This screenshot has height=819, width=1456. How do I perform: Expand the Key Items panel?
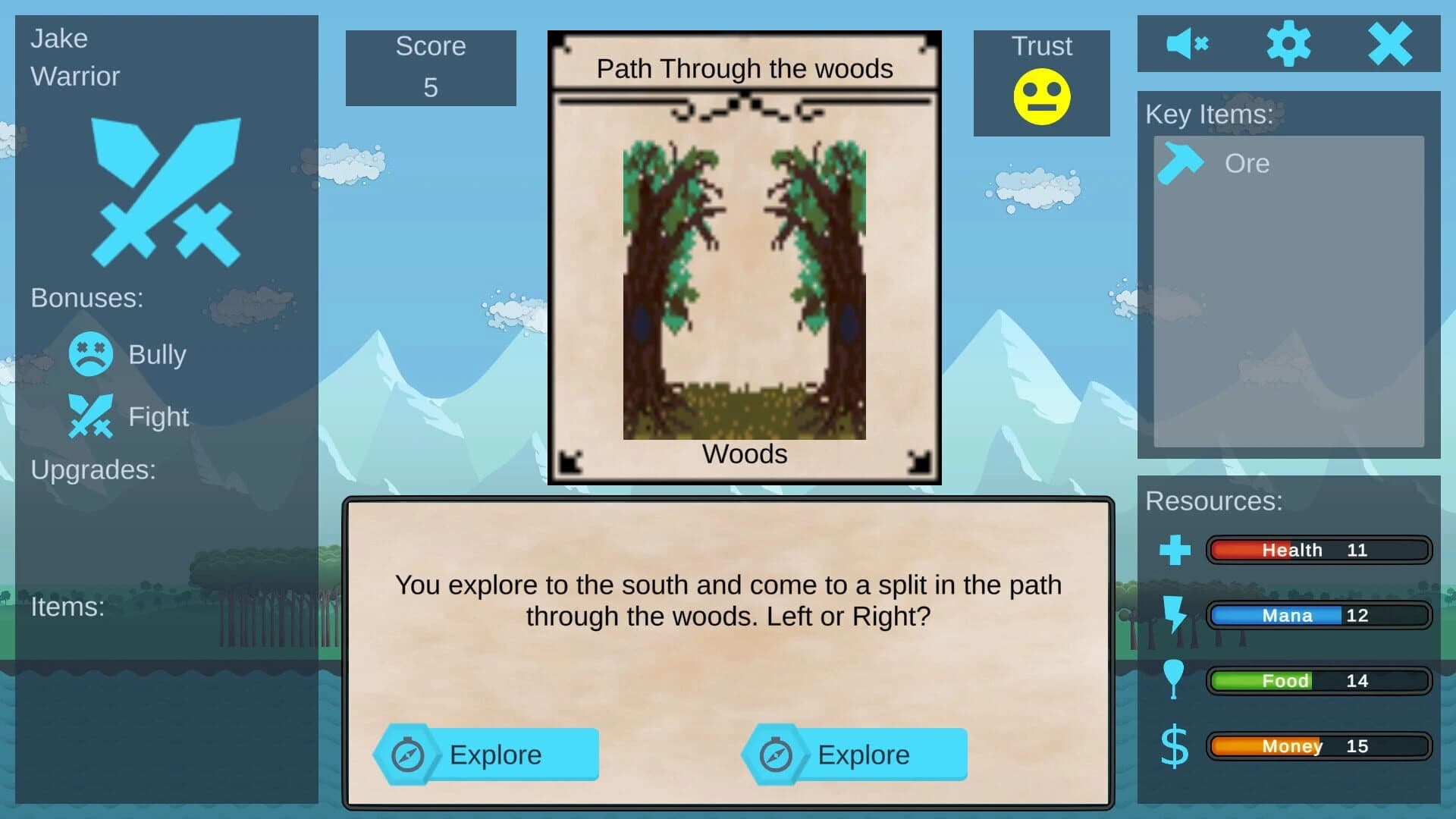point(1288,288)
